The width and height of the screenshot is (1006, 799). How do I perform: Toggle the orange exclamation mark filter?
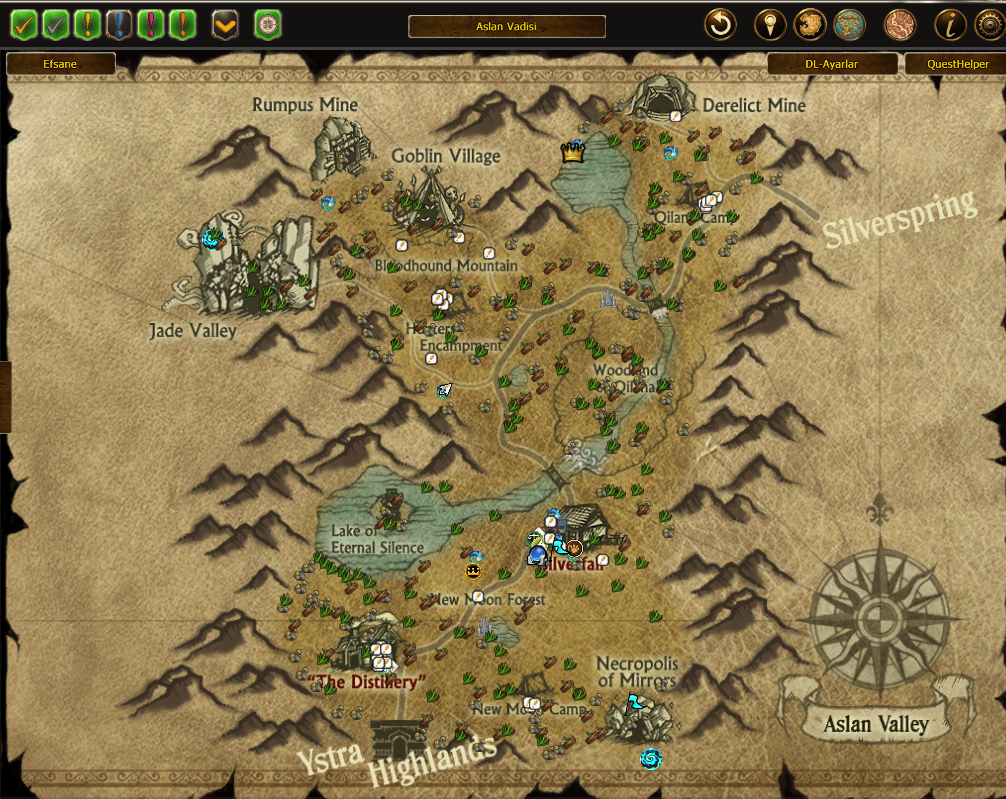(x=182, y=24)
